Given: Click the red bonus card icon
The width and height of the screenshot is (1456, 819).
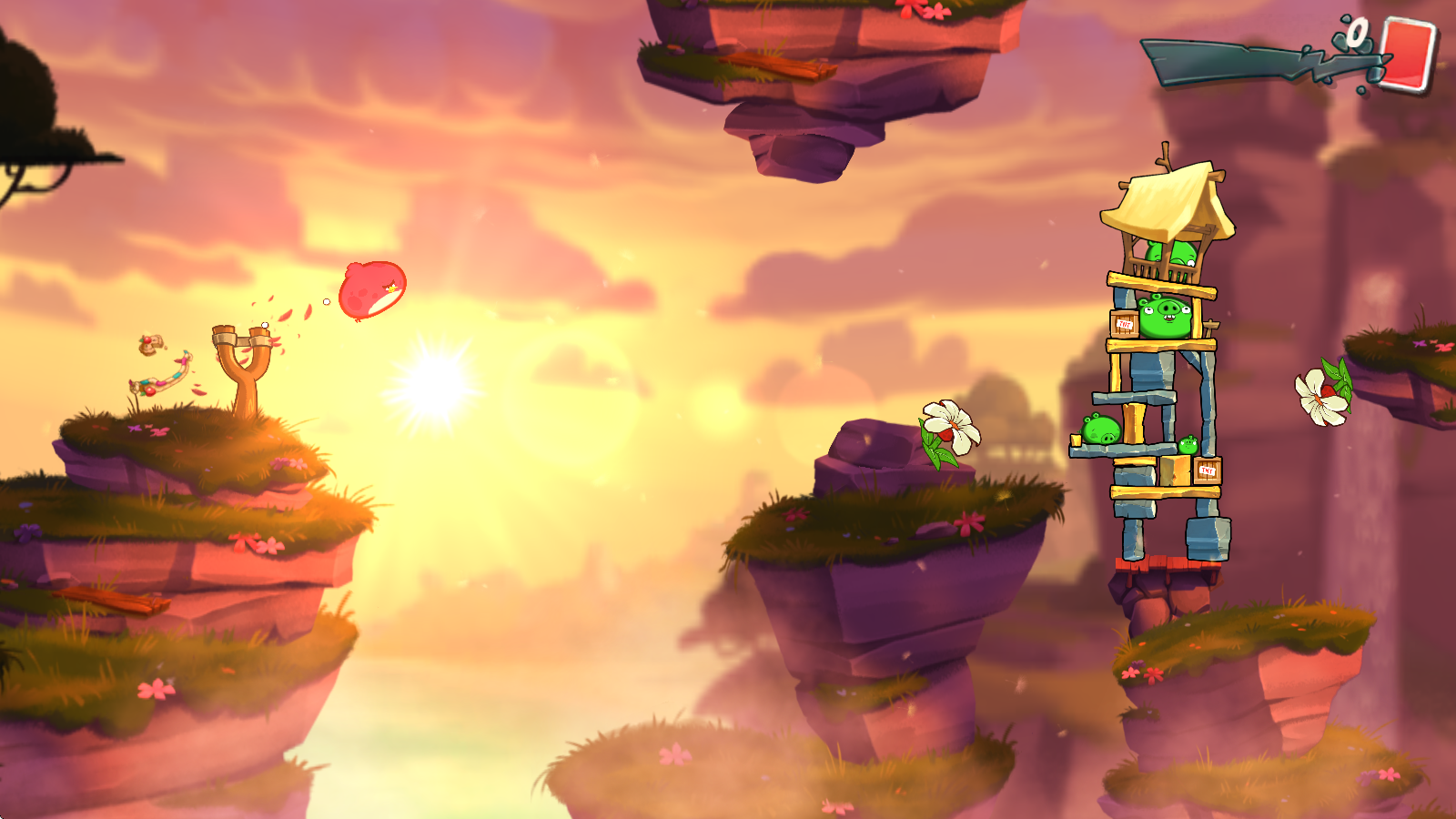Looking at the screenshot, I should 1407,54.
